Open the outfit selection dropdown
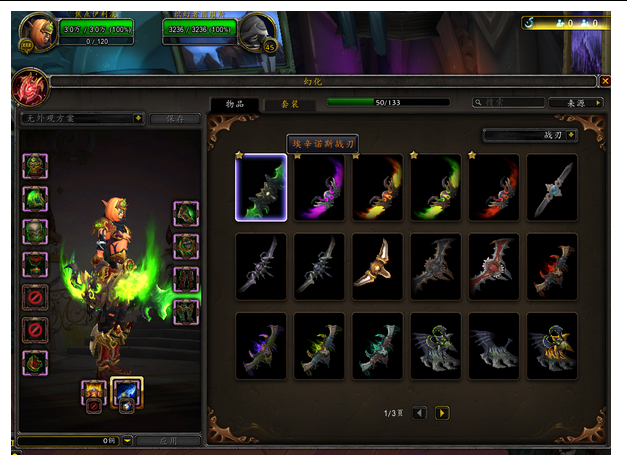Image resolution: width=627 pixels, height=457 pixels. pos(82,118)
